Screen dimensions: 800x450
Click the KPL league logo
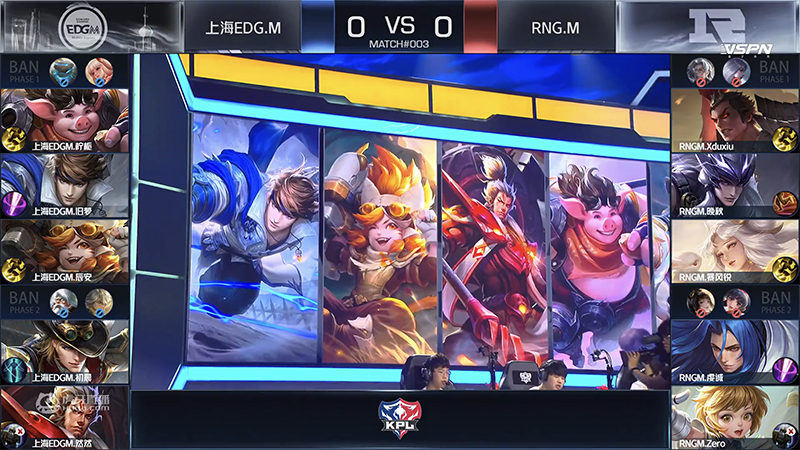[x=400, y=417]
